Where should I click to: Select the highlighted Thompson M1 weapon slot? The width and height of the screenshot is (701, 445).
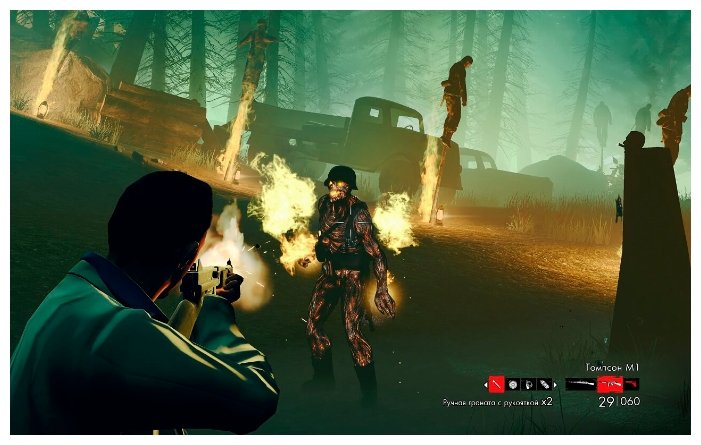point(608,384)
